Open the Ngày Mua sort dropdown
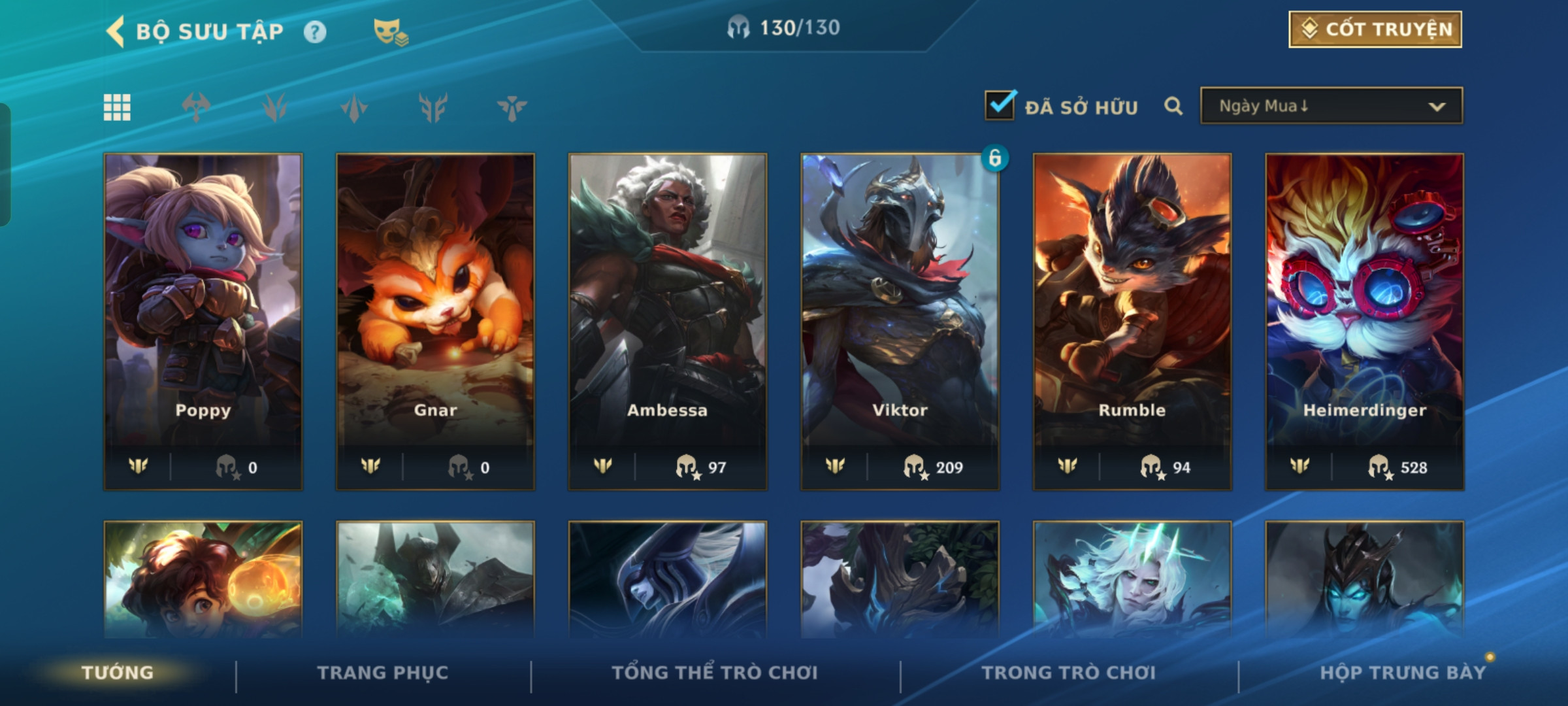Image resolution: width=1568 pixels, height=706 pixels. [x=1331, y=106]
